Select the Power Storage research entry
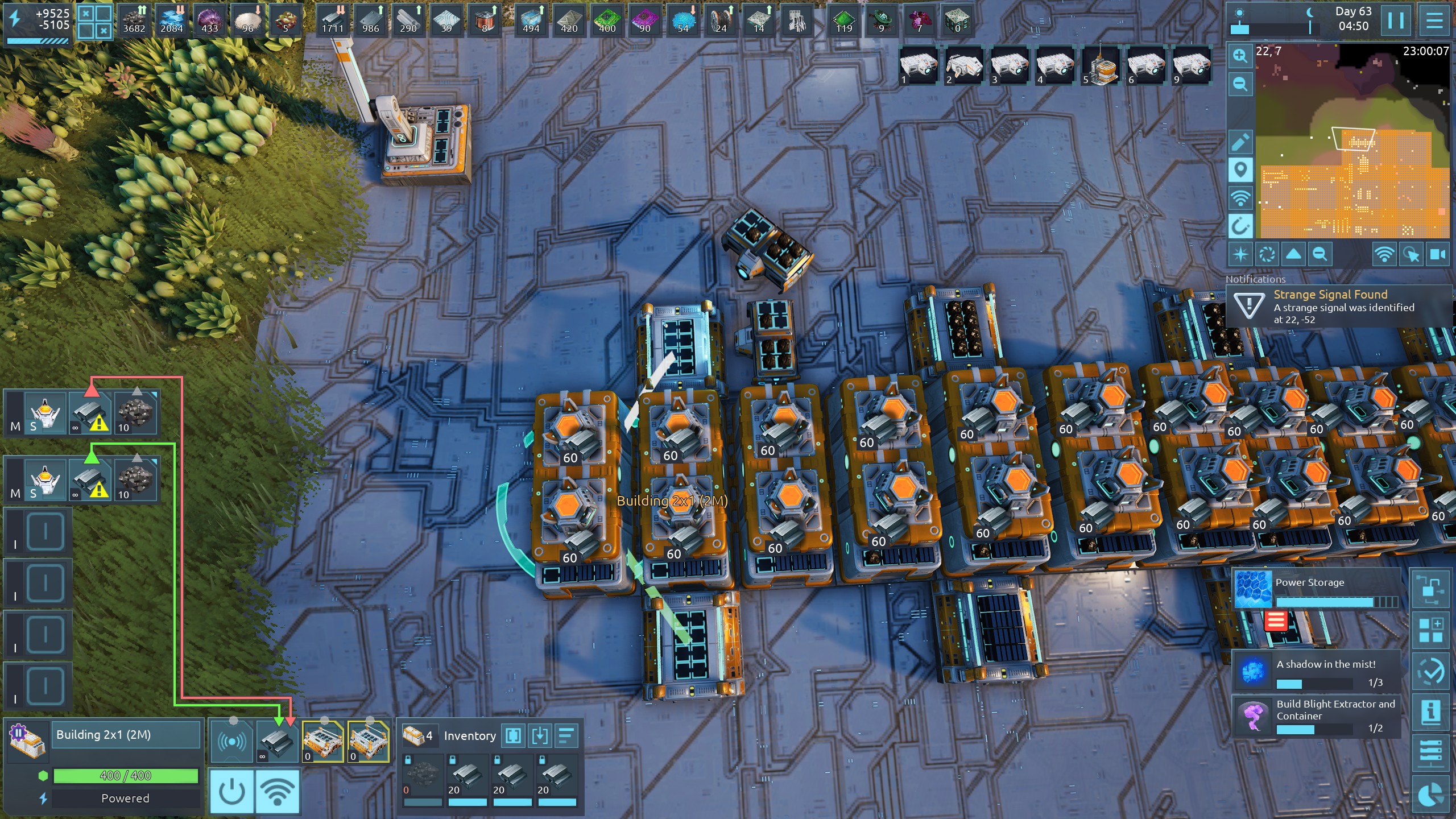This screenshot has width=1456, height=819. click(1316, 589)
